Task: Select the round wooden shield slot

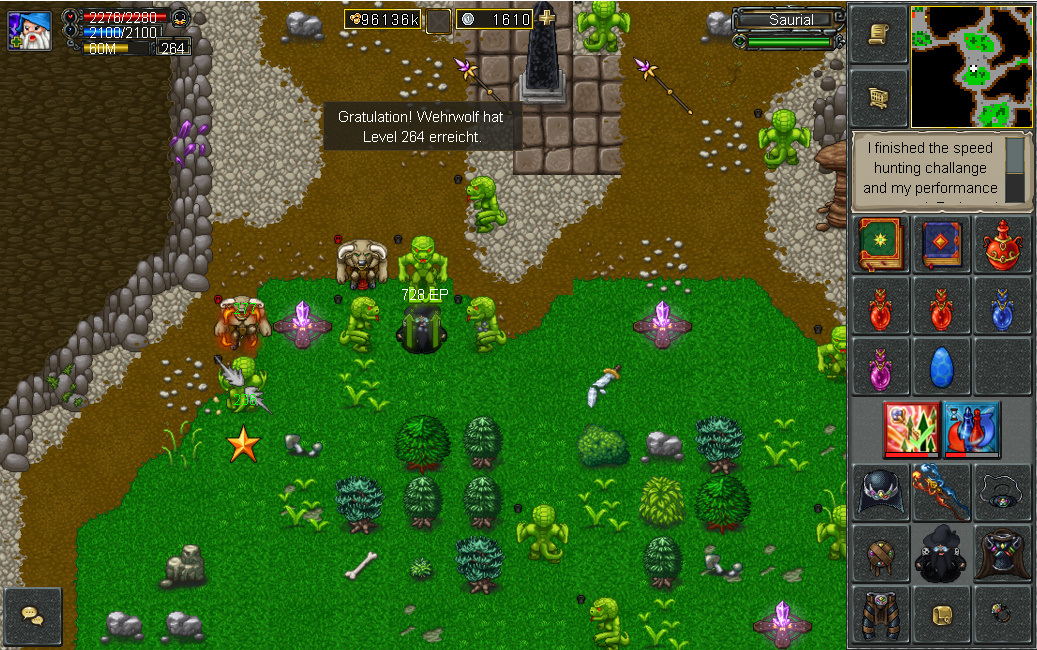Action: (880, 553)
